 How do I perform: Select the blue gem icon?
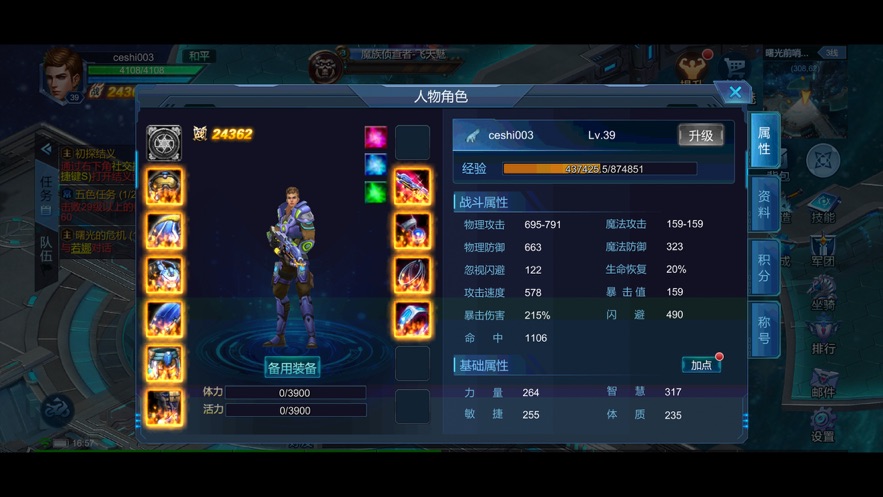(x=376, y=164)
